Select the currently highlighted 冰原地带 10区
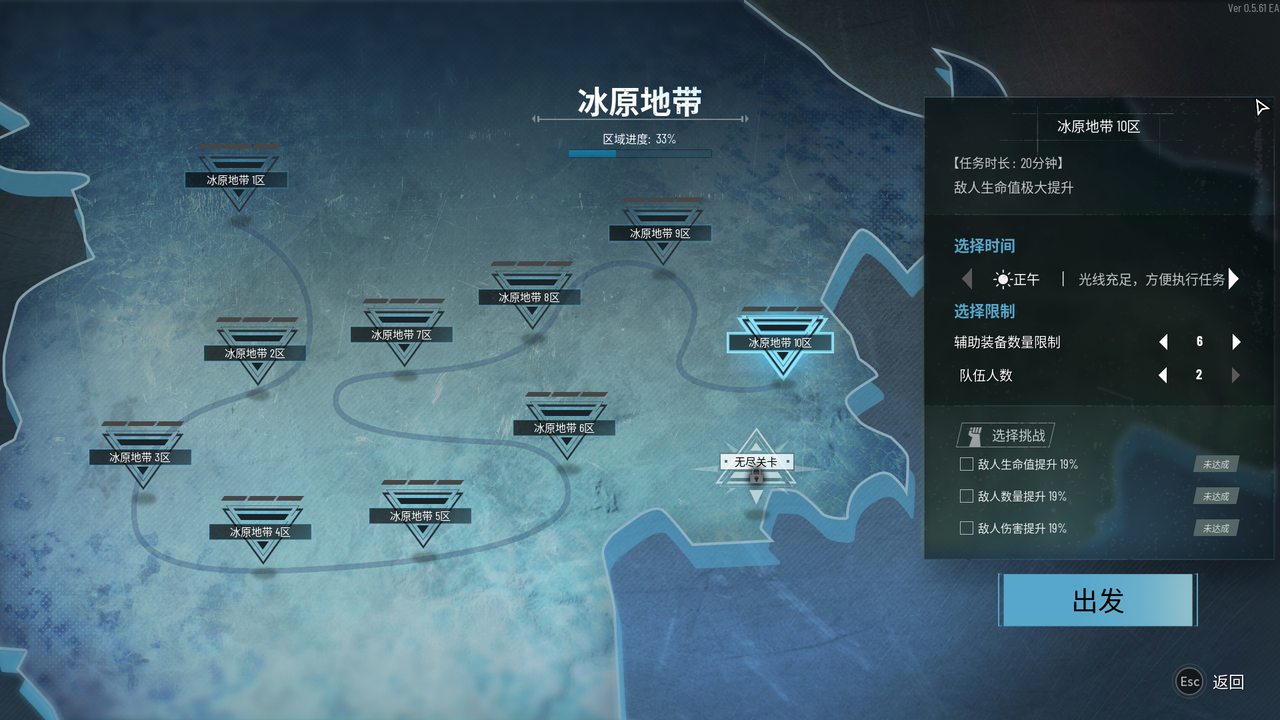The width and height of the screenshot is (1280, 720). tap(781, 342)
